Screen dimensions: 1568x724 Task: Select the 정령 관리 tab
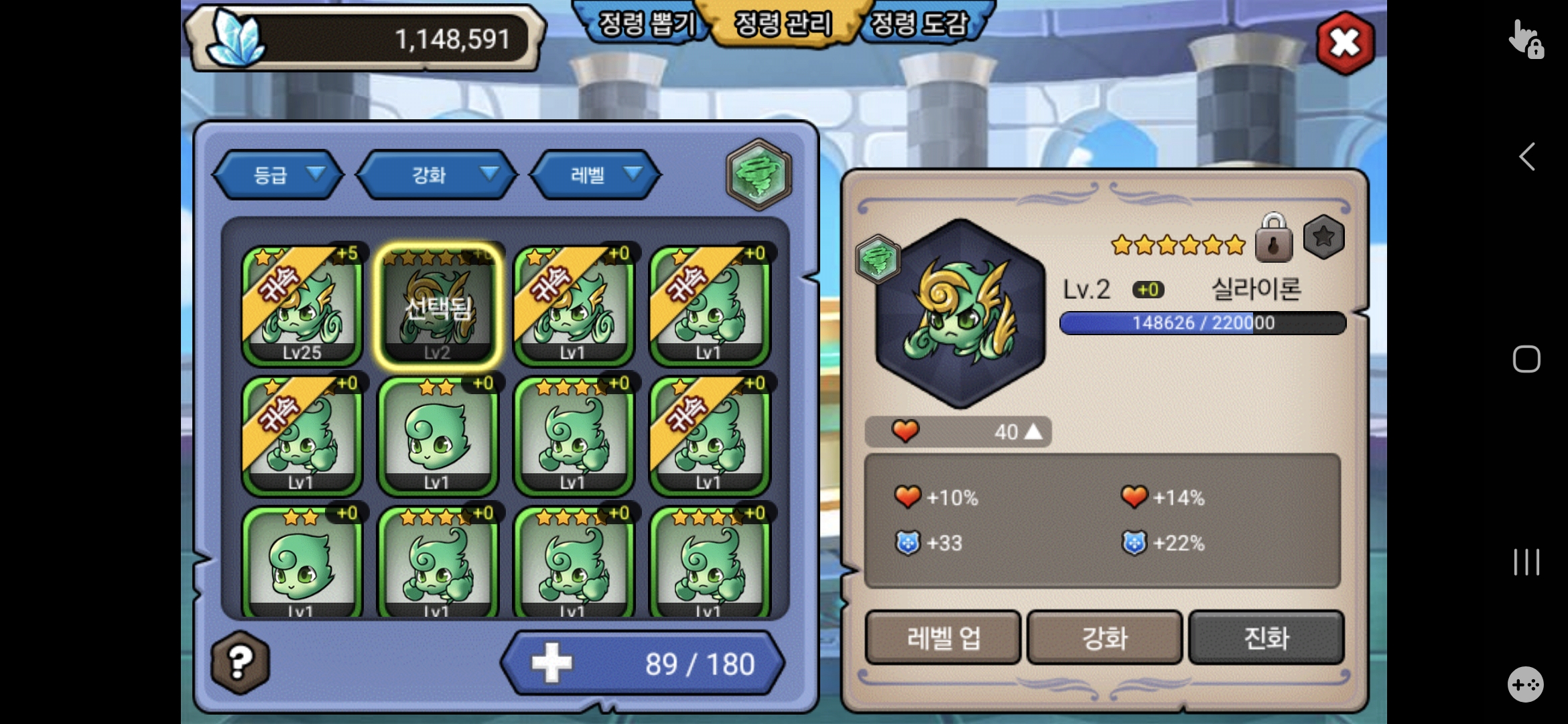[x=783, y=24]
